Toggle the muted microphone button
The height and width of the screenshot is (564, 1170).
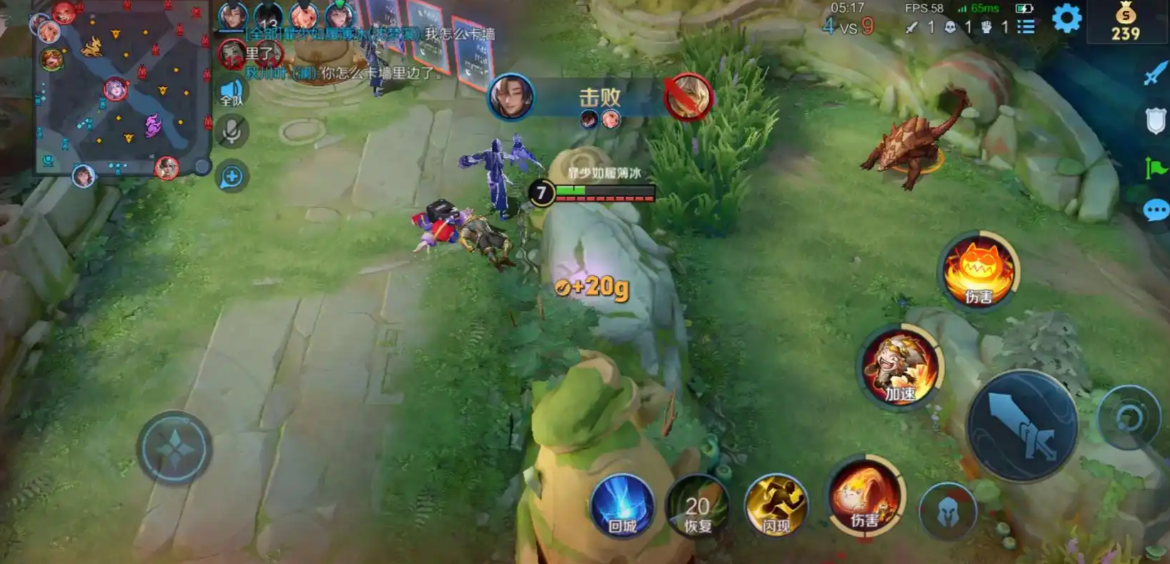[231, 132]
